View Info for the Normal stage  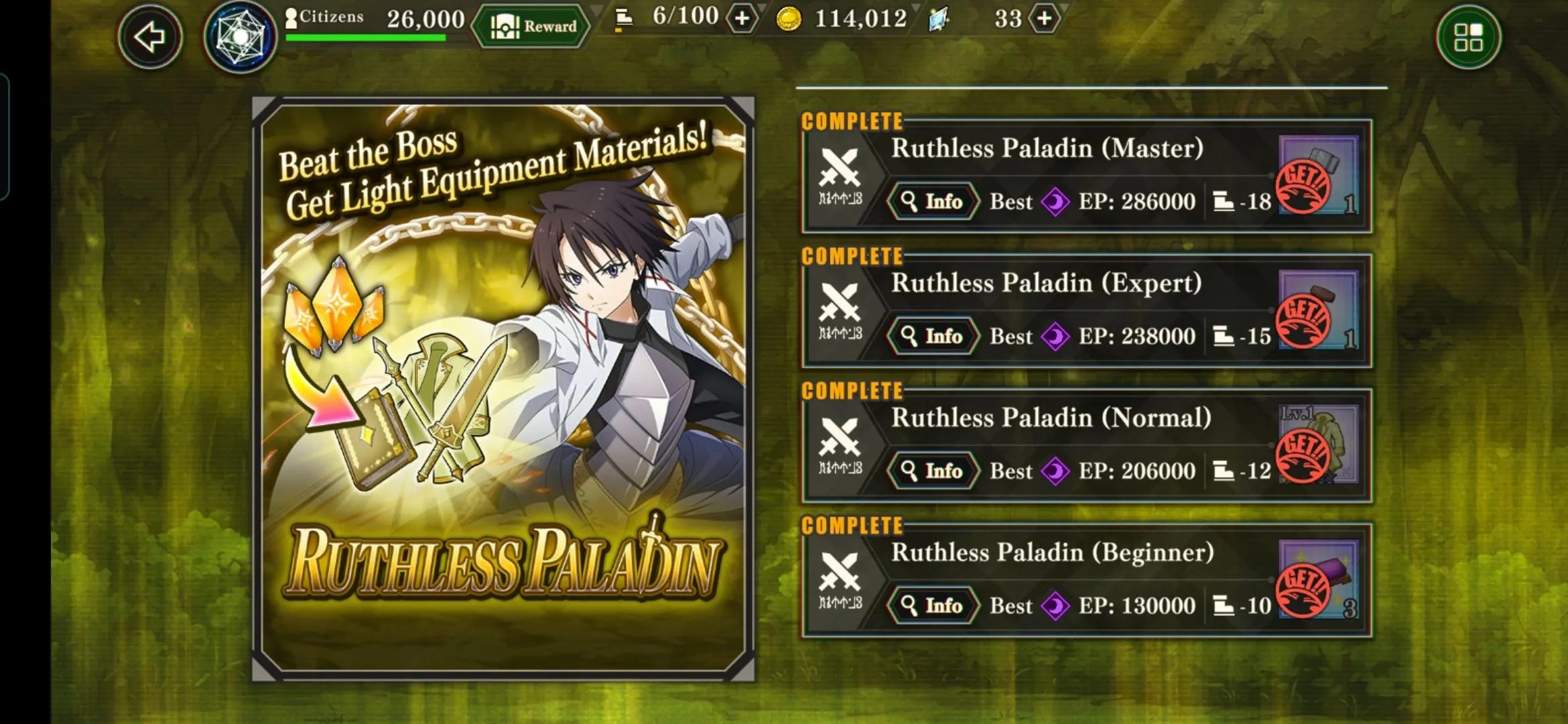pos(932,471)
